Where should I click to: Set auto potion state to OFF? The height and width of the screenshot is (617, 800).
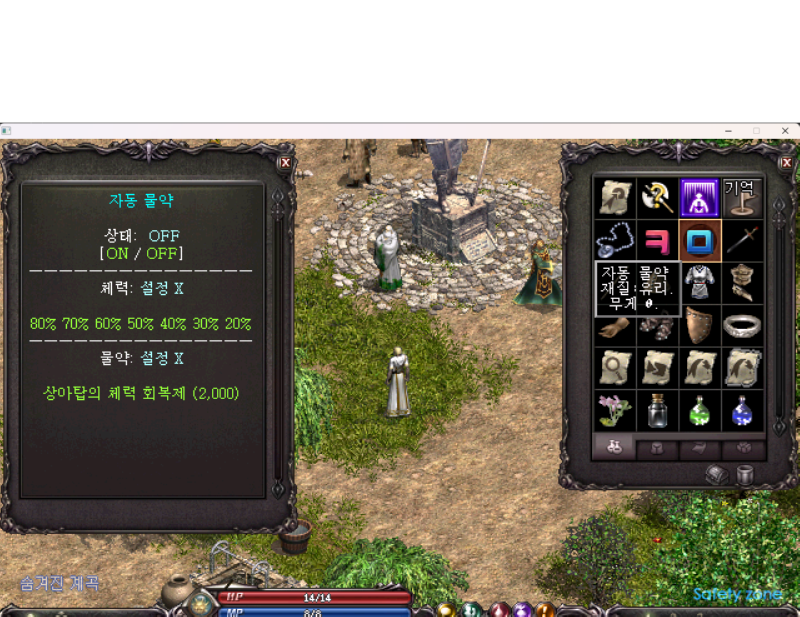[165, 254]
